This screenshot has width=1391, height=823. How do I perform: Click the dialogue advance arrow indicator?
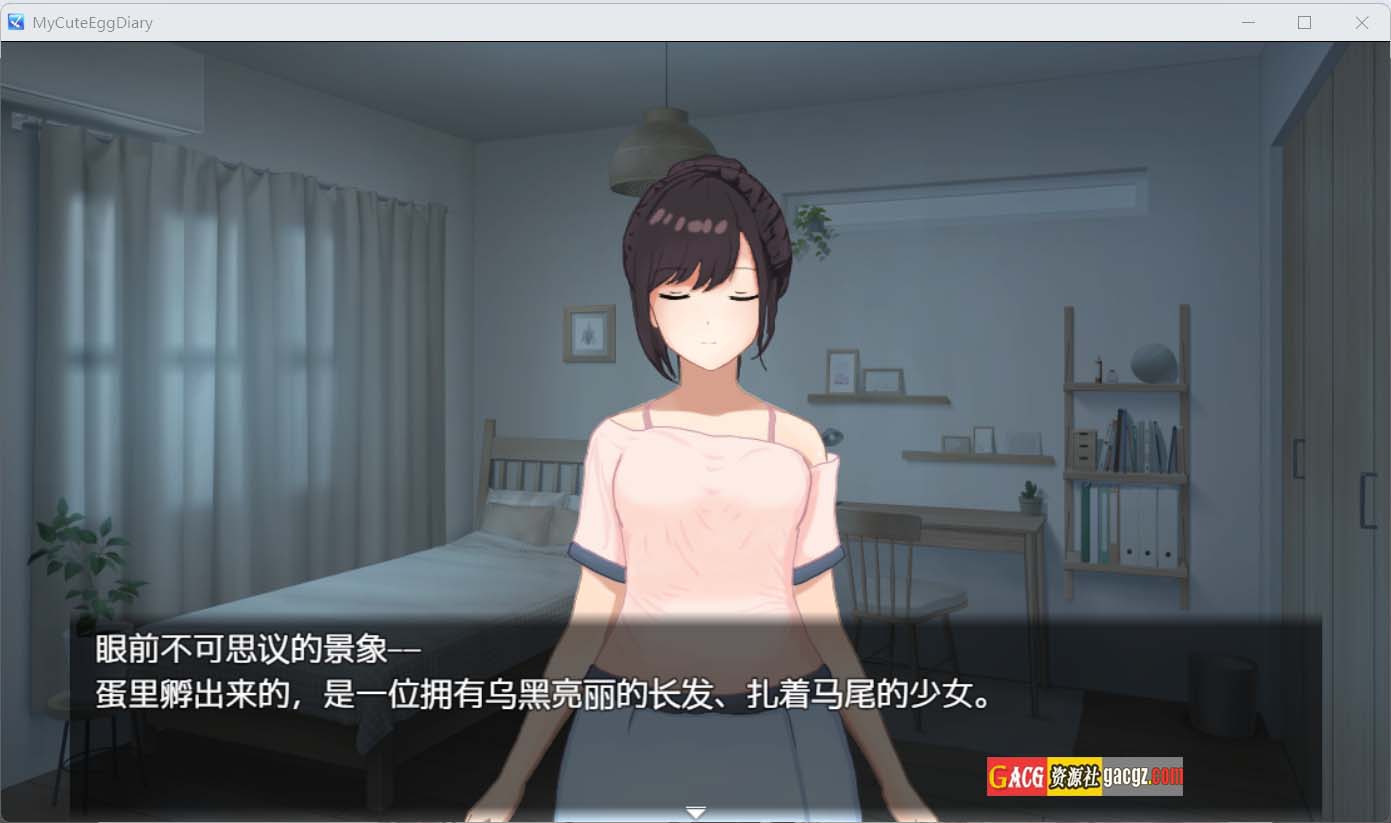pyautogui.click(x=696, y=811)
